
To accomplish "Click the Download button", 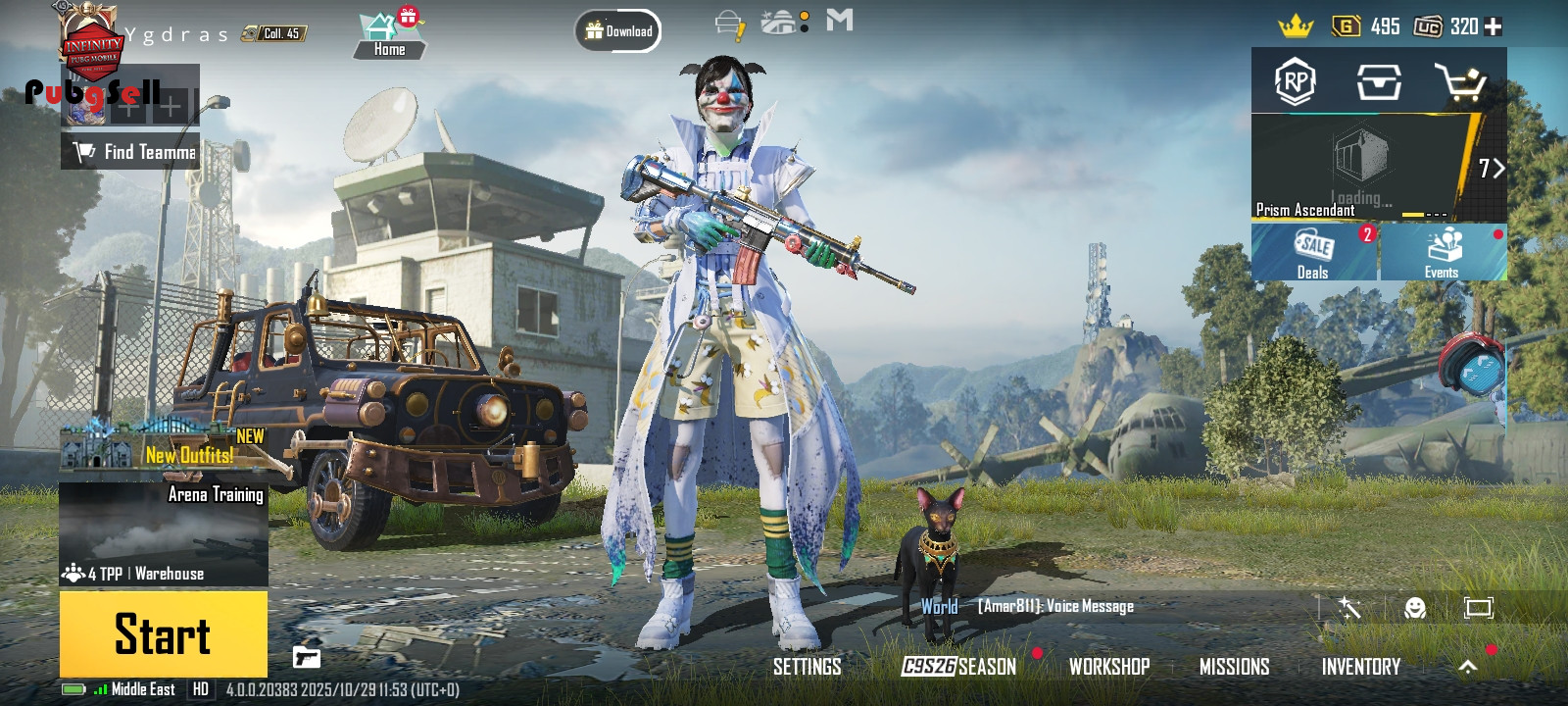I will pyautogui.click(x=618, y=31).
